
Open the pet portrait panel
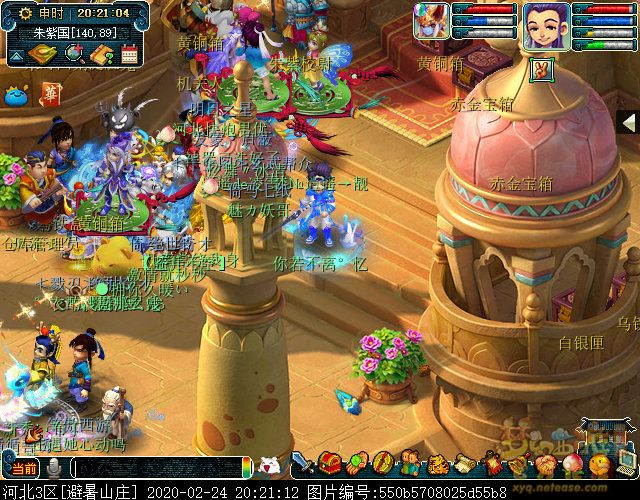(x=433, y=26)
